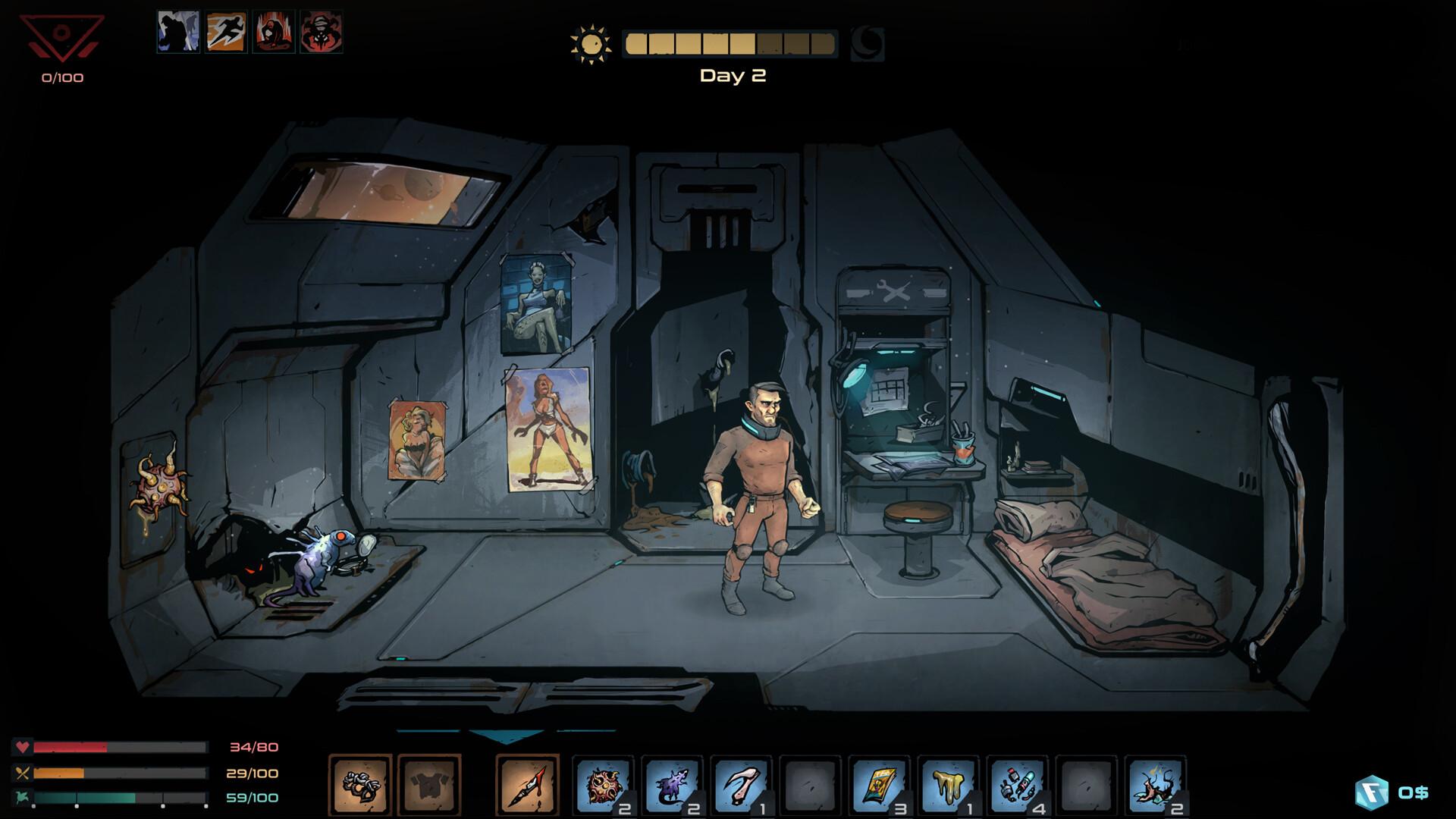Inspect the orange running man status icon

pyautogui.click(x=226, y=32)
